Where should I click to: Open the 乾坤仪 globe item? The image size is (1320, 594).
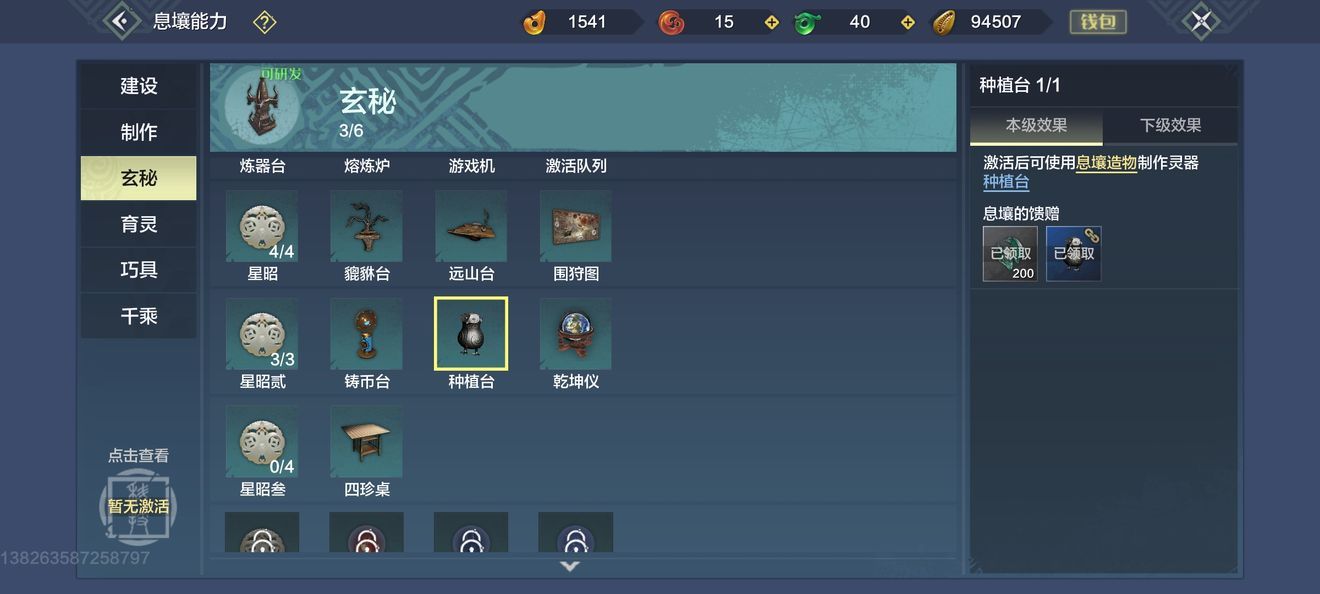click(x=575, y=334)
